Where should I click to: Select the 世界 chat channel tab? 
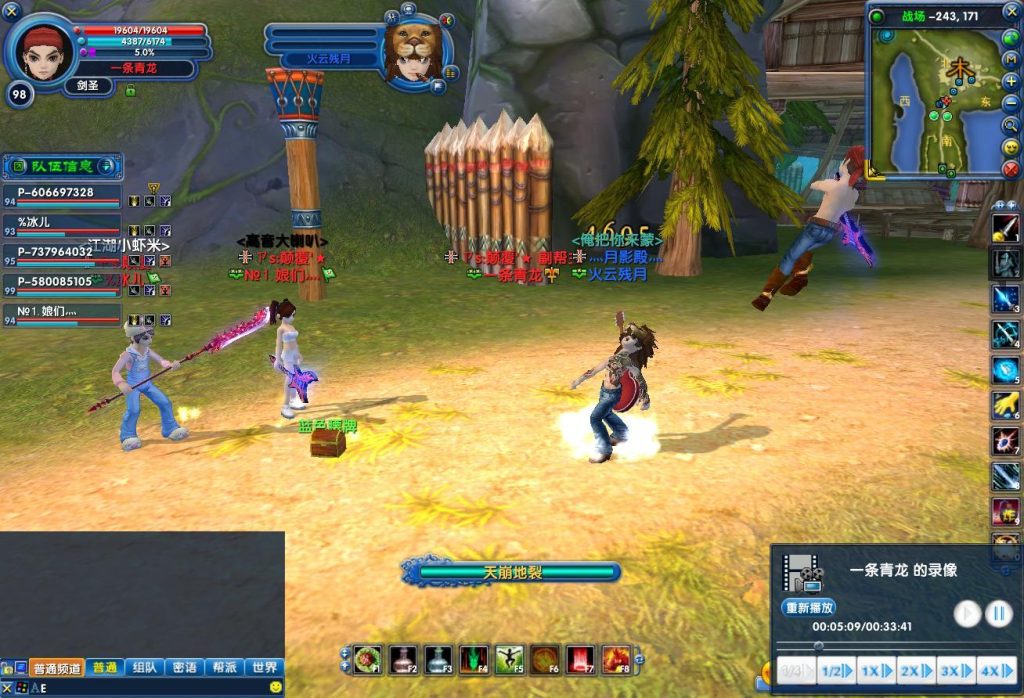(264, 668)
